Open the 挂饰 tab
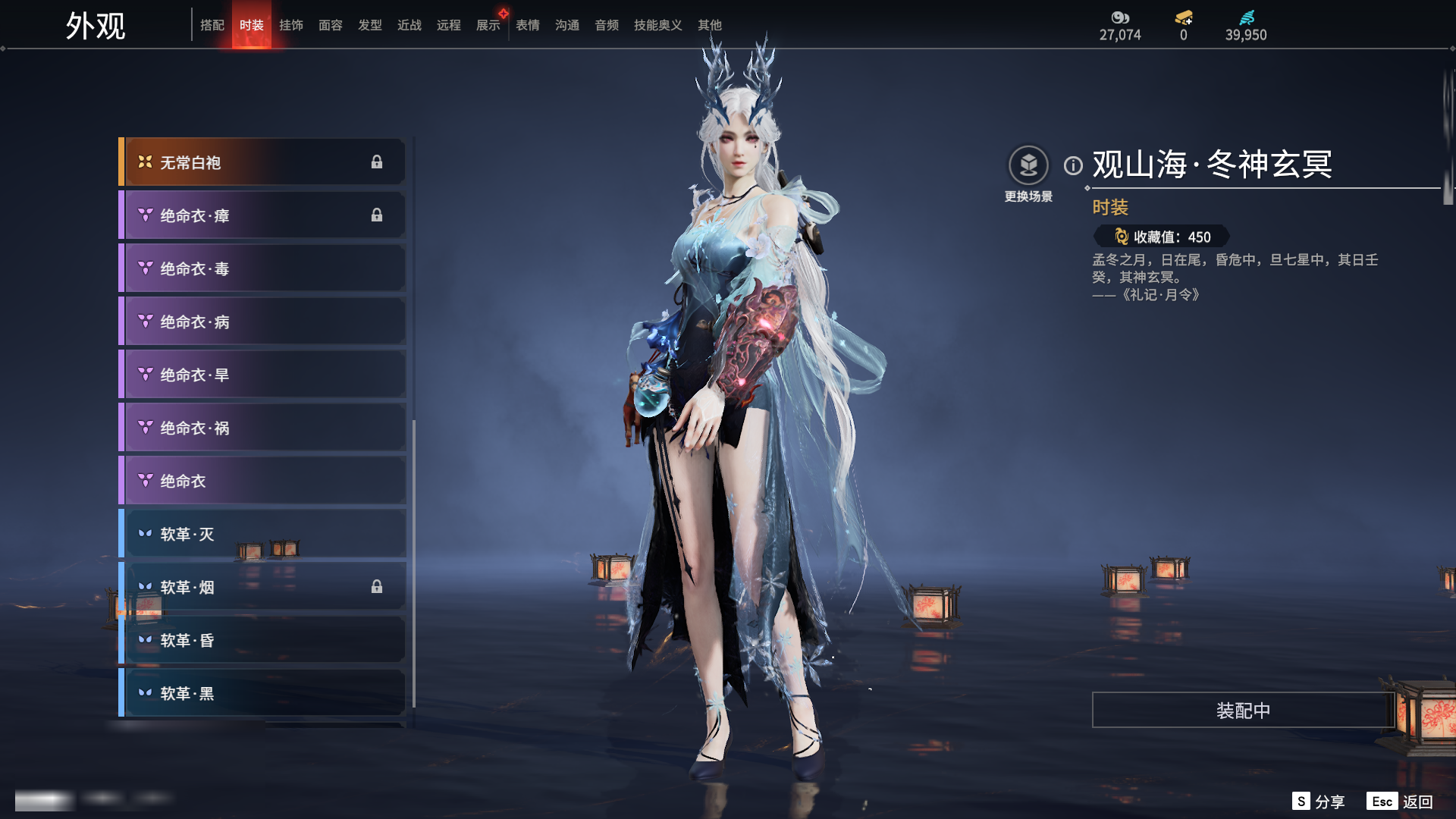This screenshot has height=819, width=1456. click(x=291, y=25)
